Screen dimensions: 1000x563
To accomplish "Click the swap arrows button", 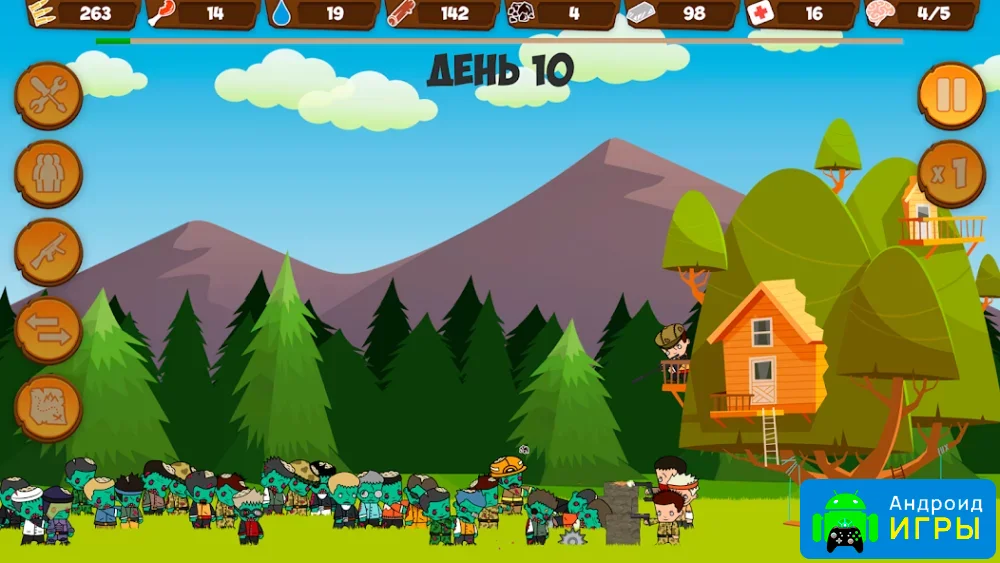I will coord(48,330).
